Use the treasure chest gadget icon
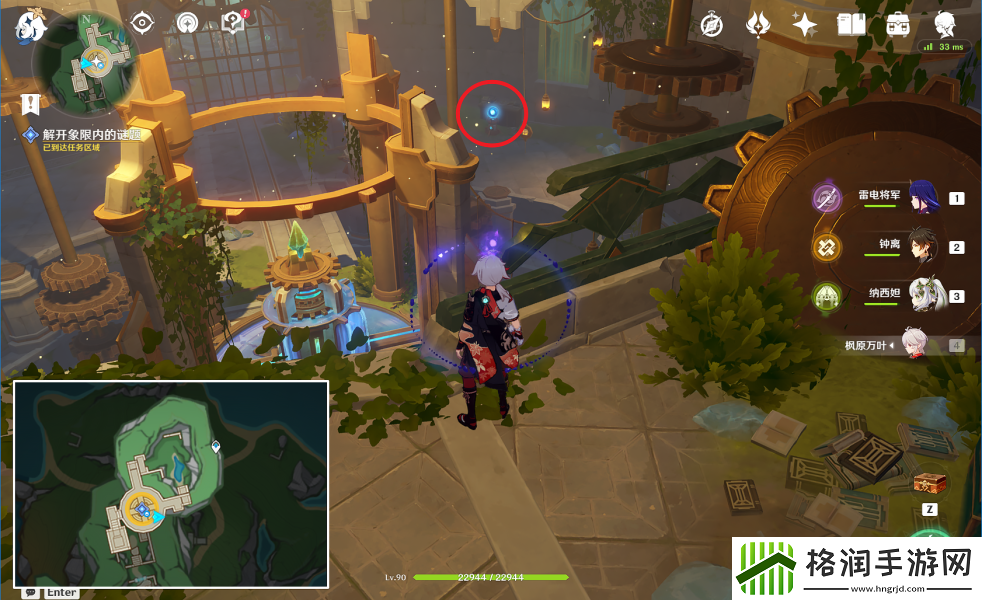The width and height of the screenshot is (982, 600). pyautogui.click(x=930, y=482)
